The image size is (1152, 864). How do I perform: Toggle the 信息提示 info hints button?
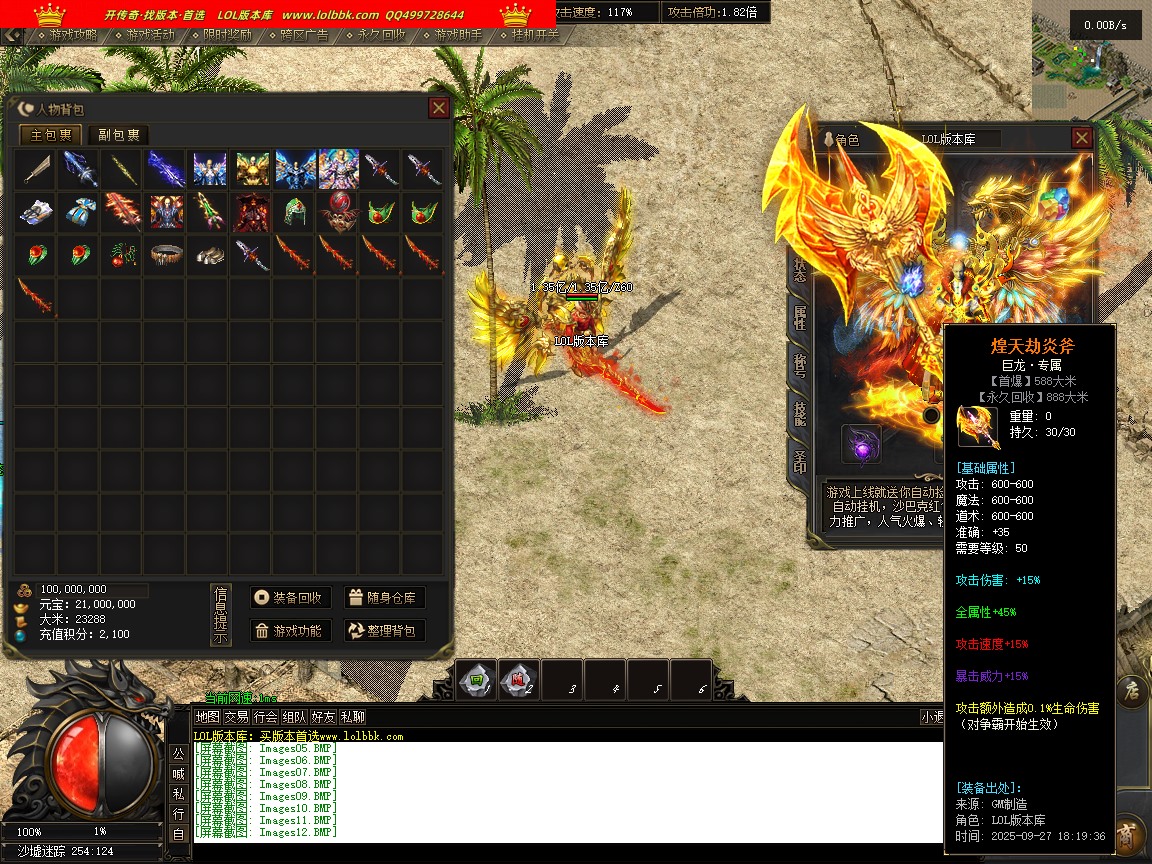220,615
